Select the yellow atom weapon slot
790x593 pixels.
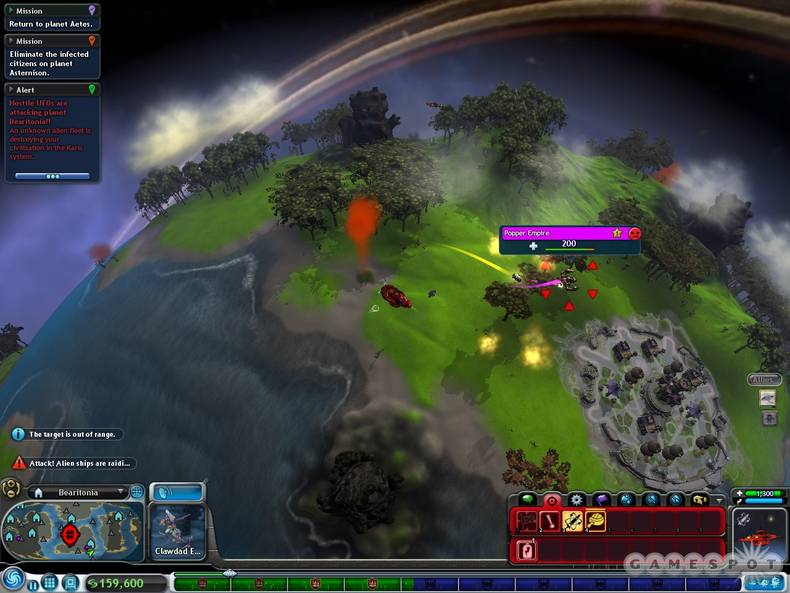(x=573, y=520)
